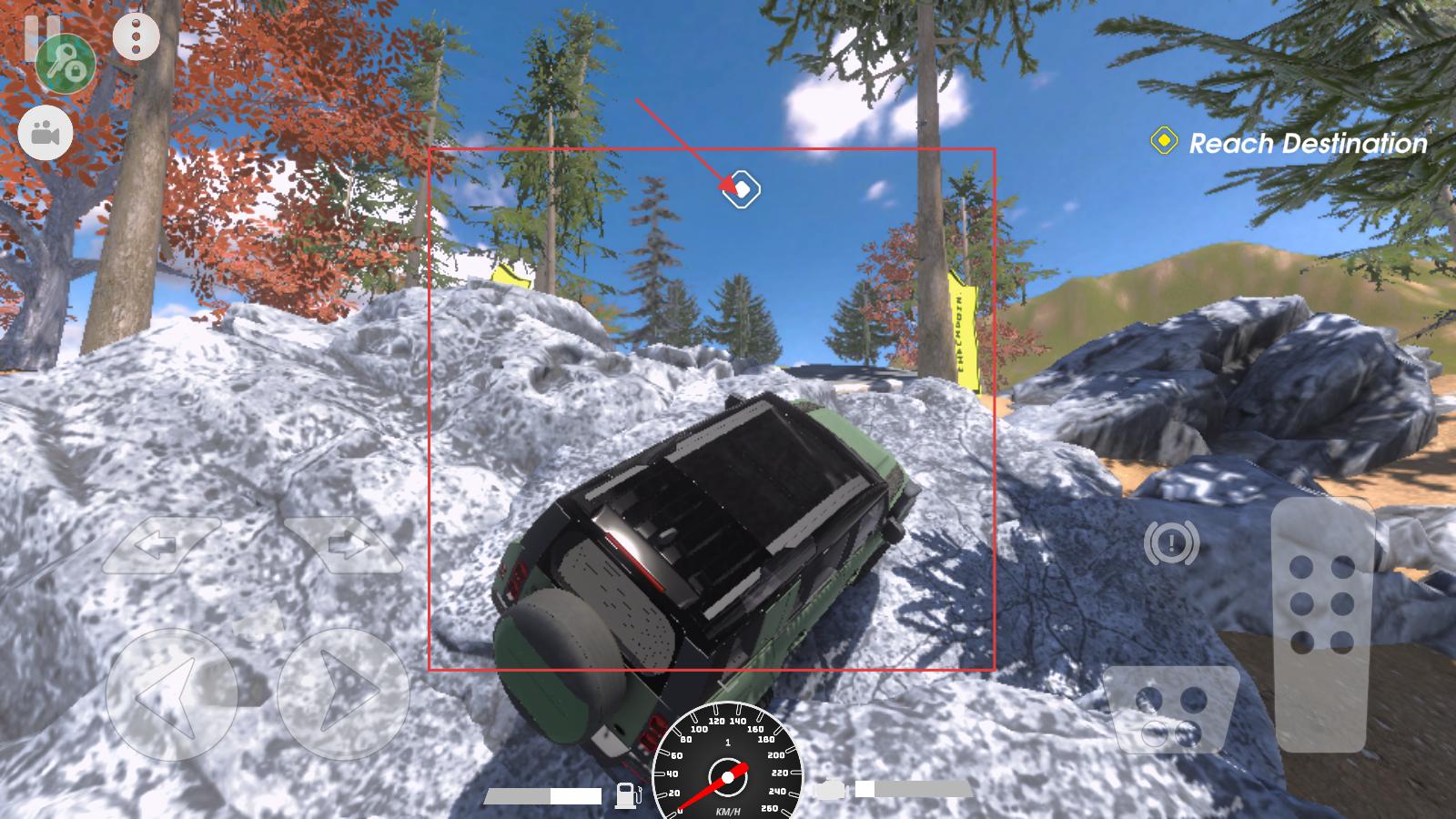The height and width of the screenshot is (819, 1456).
Task: Activate the right turn signal arrow
Action: click(x=343, y=545)
